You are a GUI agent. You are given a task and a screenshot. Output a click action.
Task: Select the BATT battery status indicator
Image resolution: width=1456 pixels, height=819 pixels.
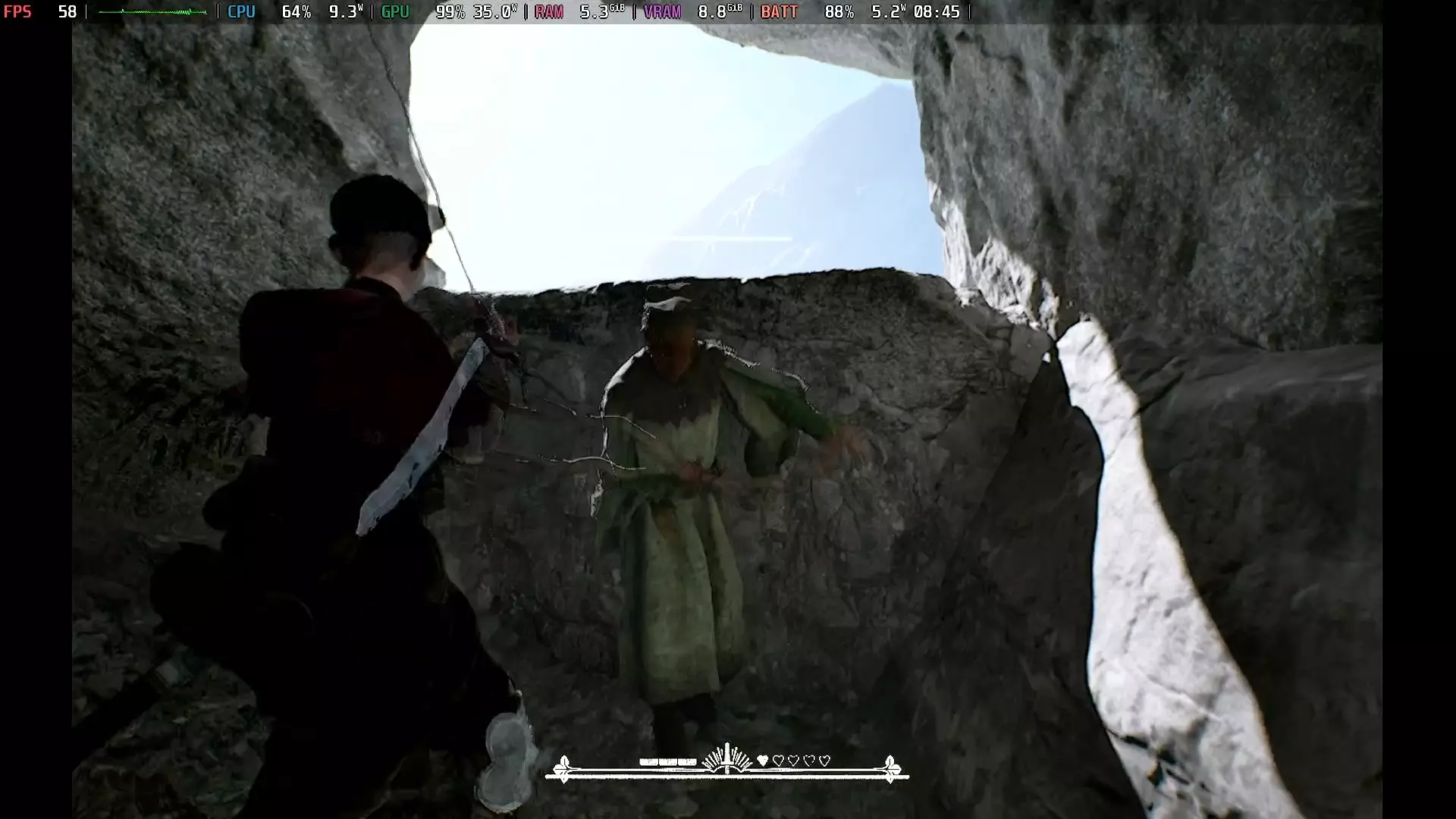pyautogui.click(x=779, y=12)
